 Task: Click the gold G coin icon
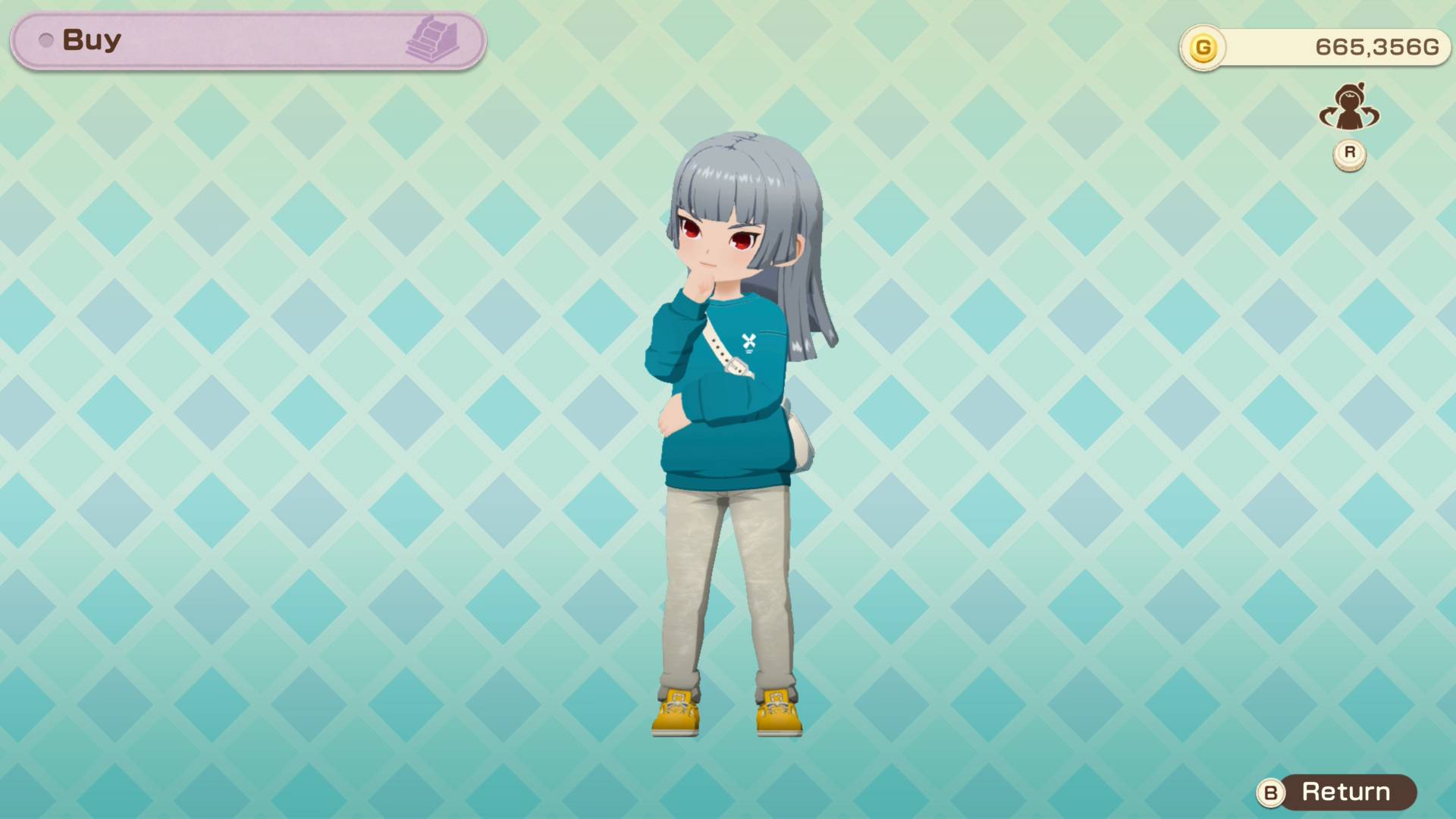1204,46
